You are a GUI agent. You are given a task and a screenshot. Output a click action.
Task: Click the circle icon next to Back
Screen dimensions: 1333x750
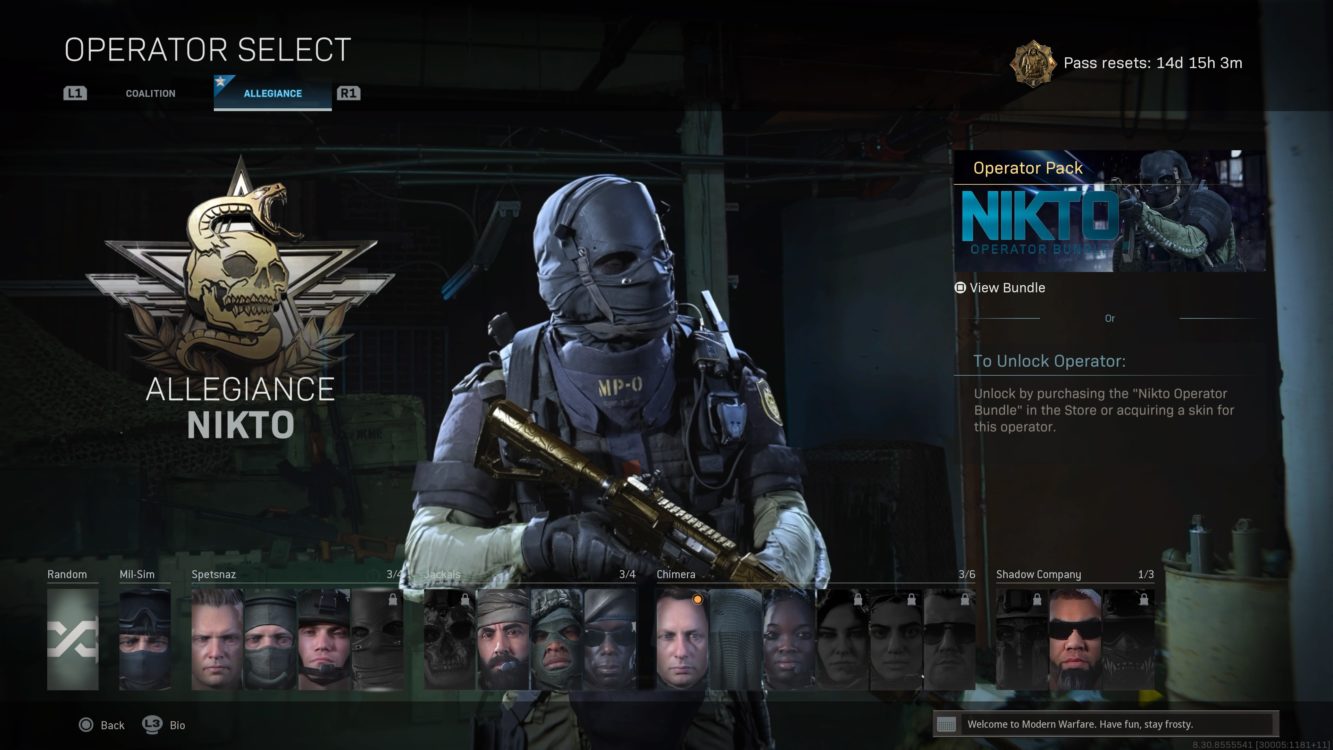click(x=86, y=725)
